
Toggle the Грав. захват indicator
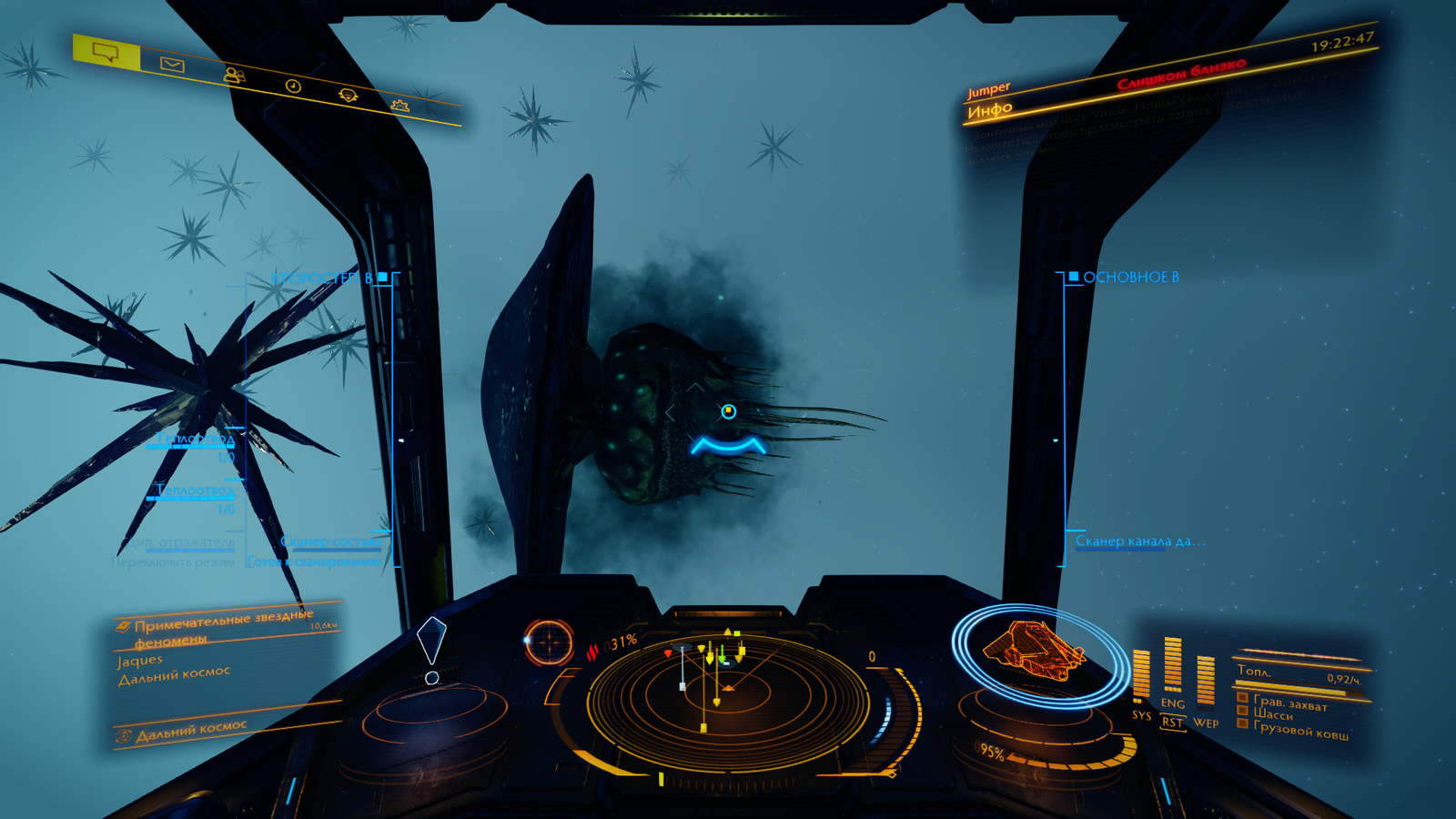point(1289,703)
